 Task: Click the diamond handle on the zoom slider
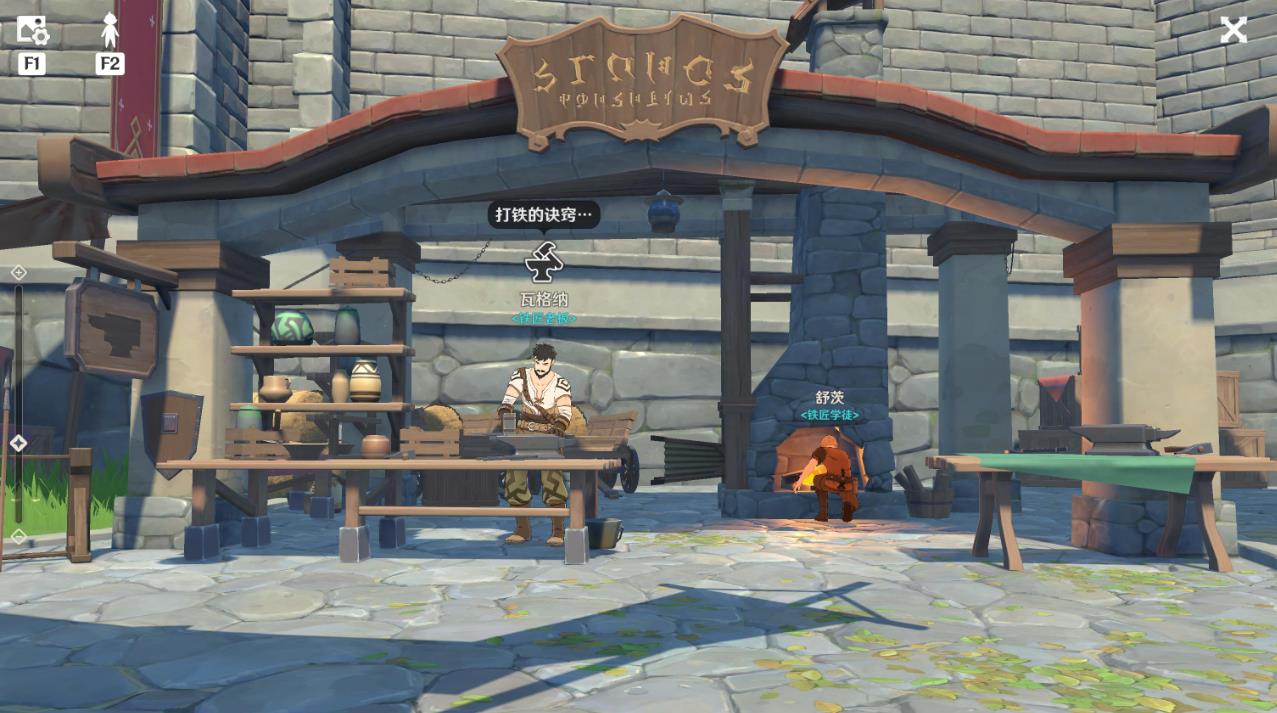(18, 442)
